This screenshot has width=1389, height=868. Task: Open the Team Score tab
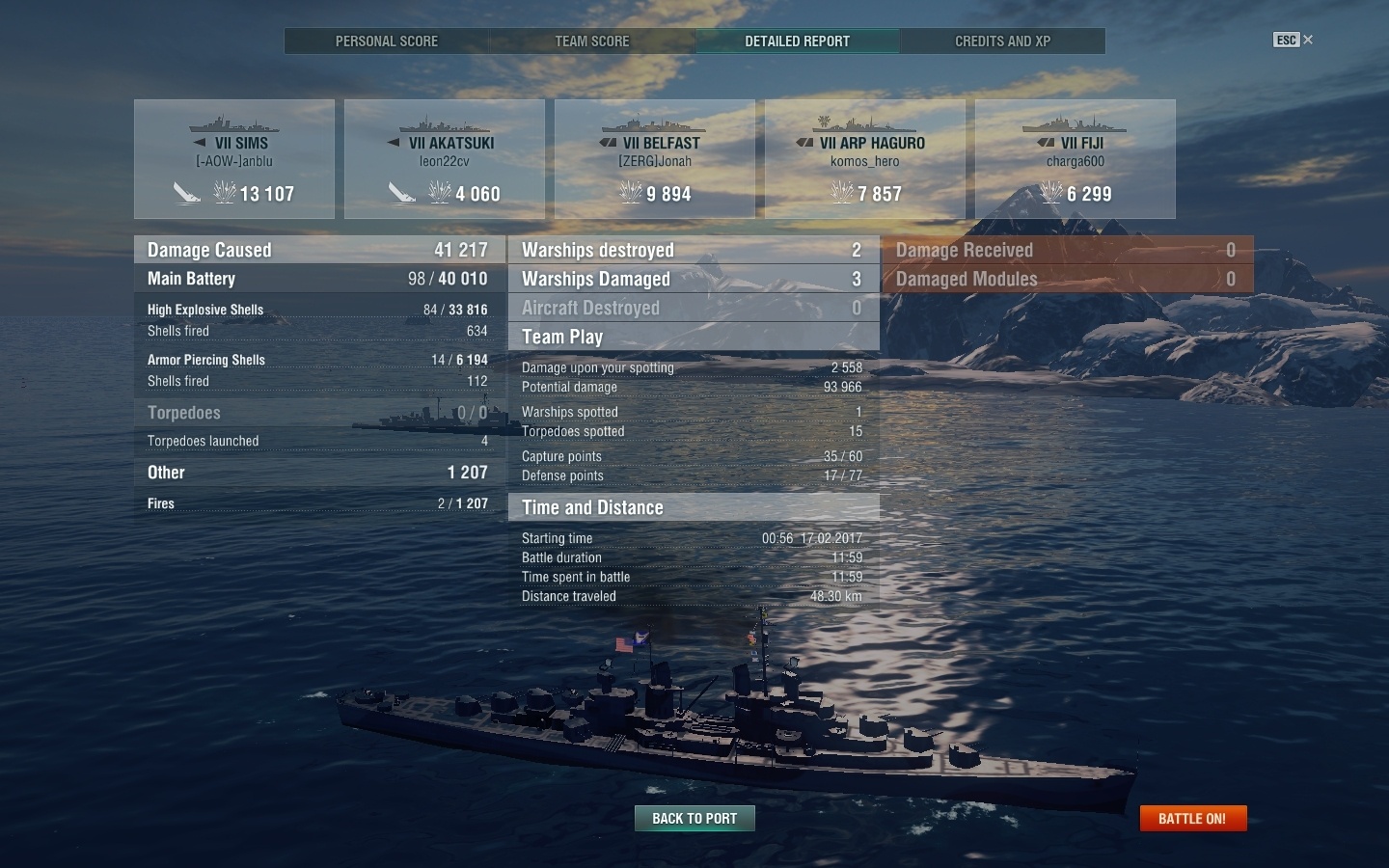point(591,41)
